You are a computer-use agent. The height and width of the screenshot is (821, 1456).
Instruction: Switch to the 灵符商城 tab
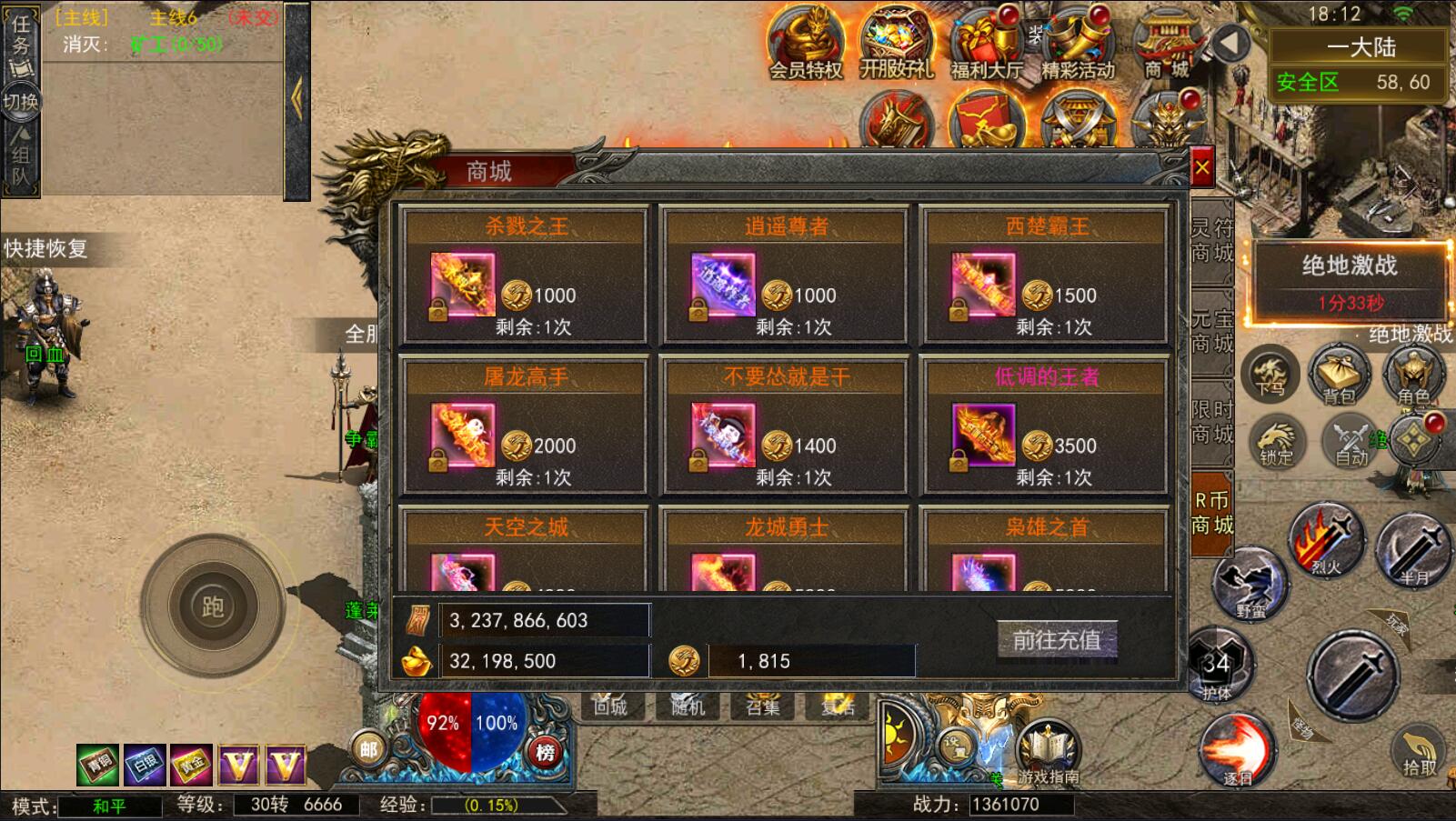click(x=1211, y=241)
